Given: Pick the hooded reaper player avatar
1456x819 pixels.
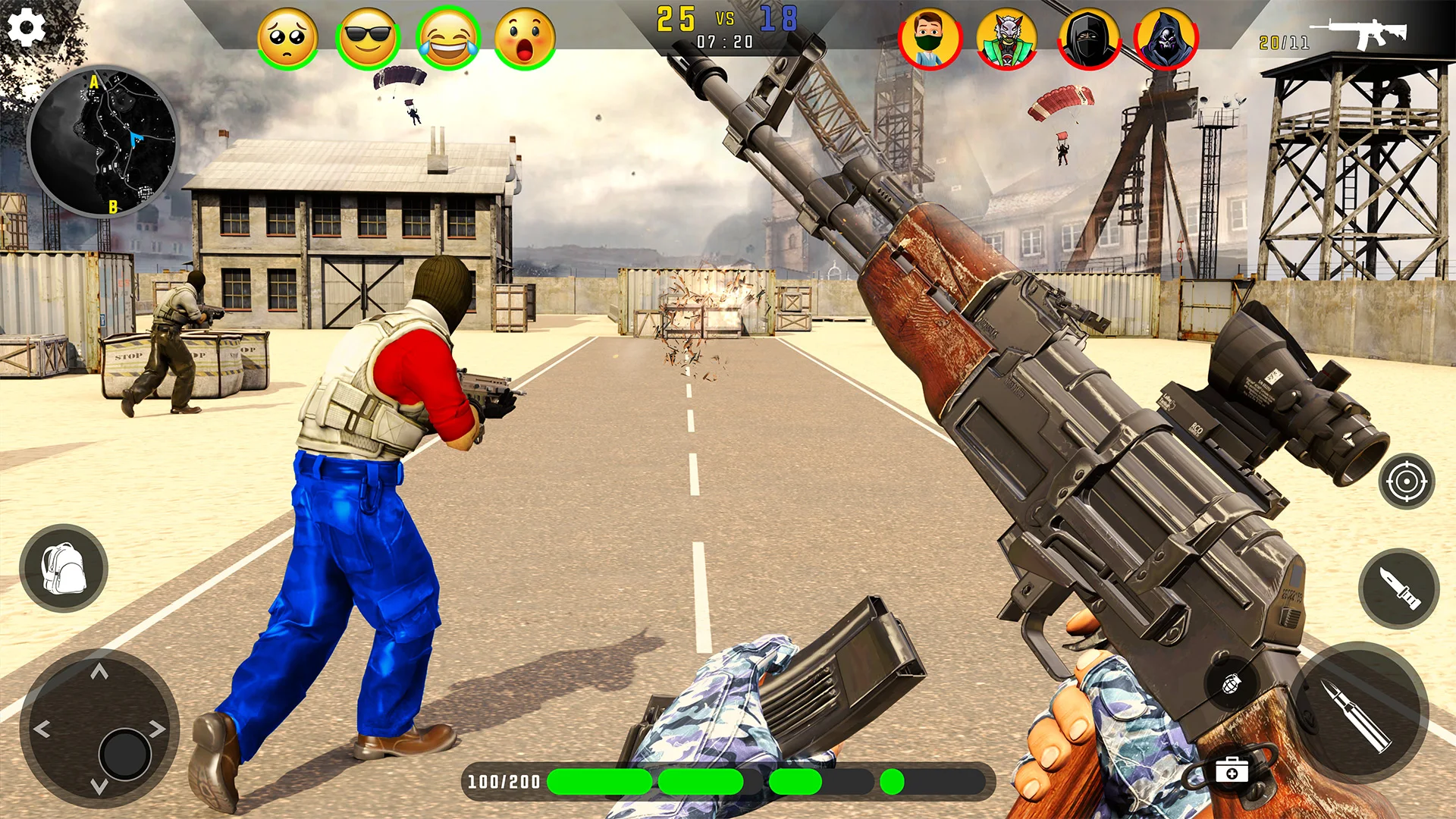Looking at the screenshot, I should click(x=1166, y=39).
